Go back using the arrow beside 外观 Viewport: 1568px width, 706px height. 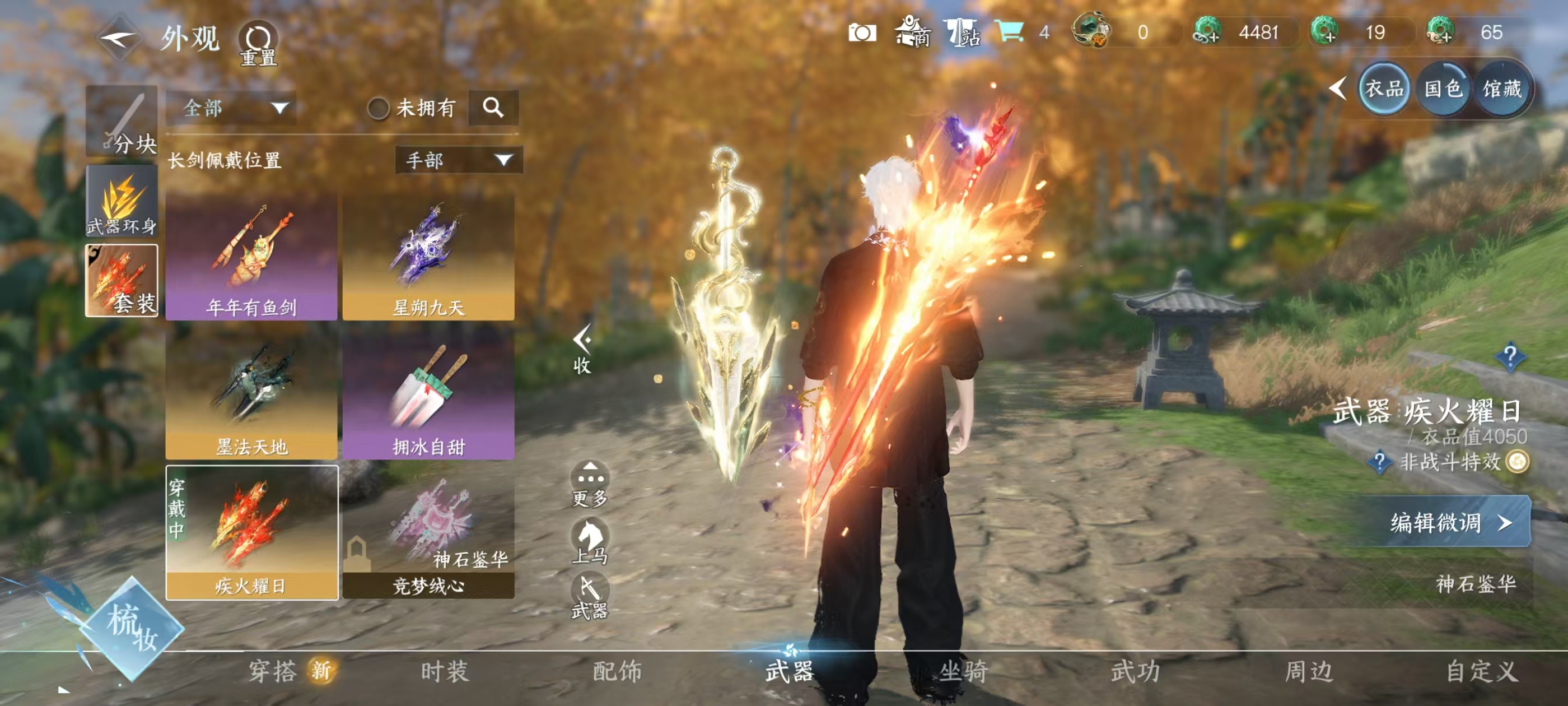pos(119,39)
